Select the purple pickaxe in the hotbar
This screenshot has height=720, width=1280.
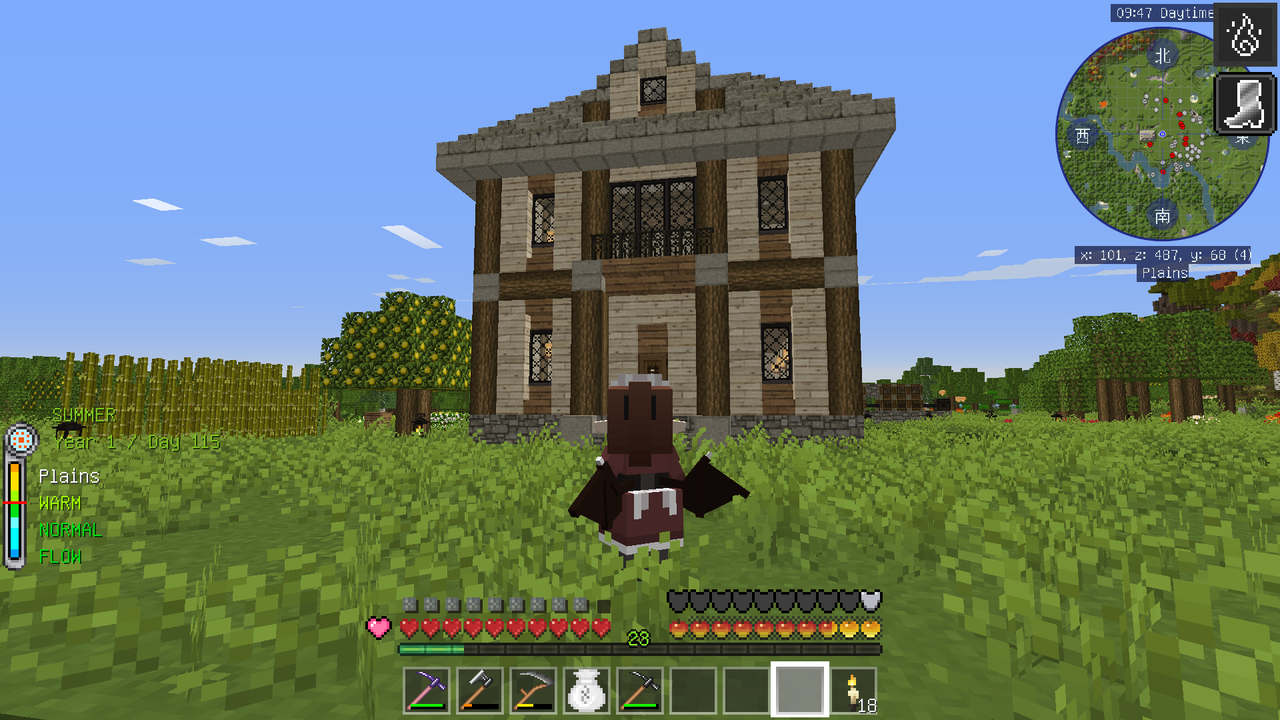tap(426, 688)
